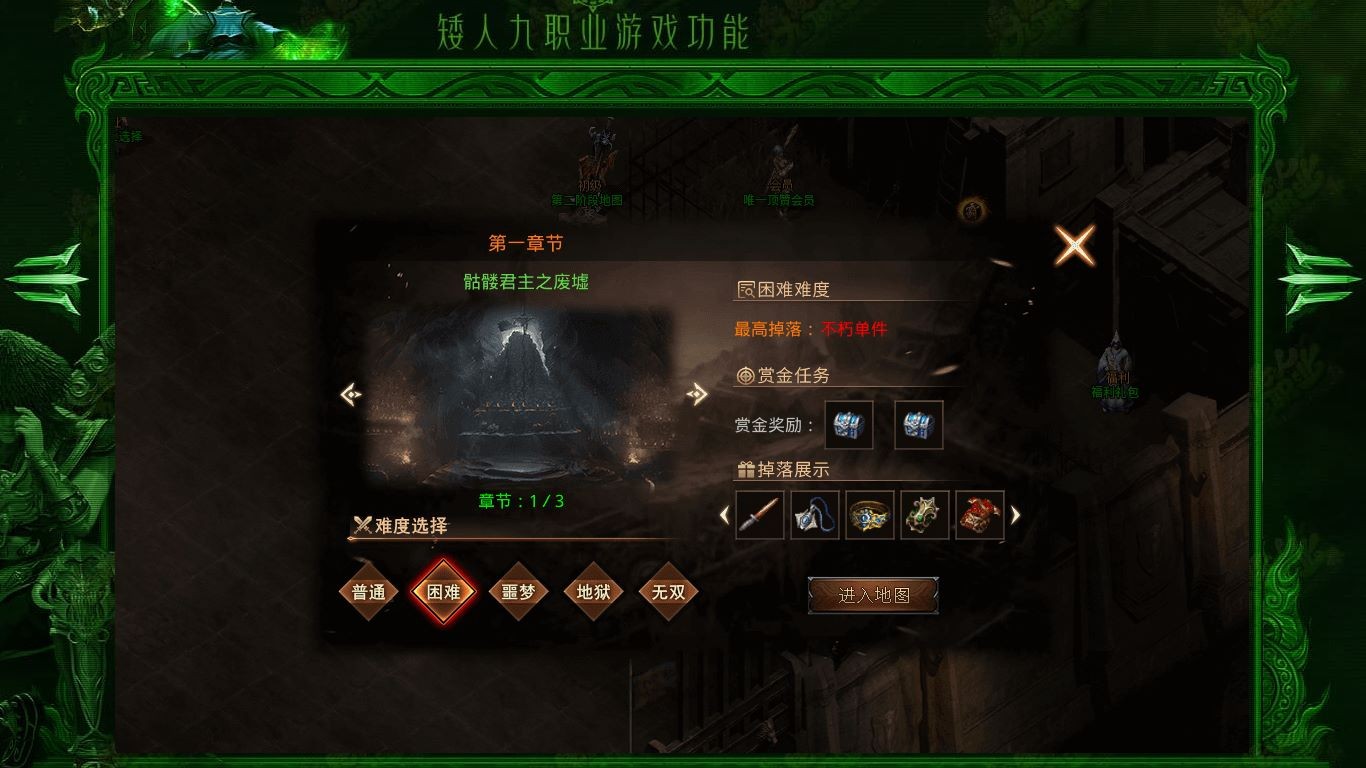The image size is (1366, 768).
Task: Click the 骷髅君主之废墟 map preview image
Action: click(x=525, y=395)
